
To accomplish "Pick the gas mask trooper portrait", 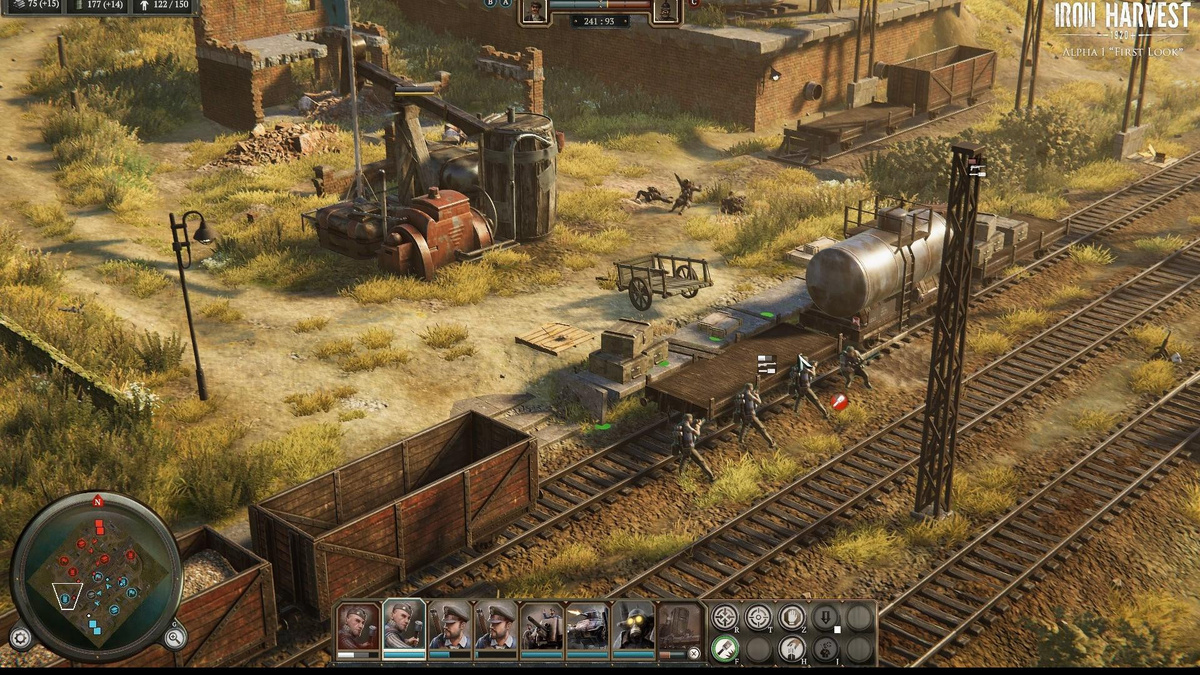I will (x=633, y=626).
